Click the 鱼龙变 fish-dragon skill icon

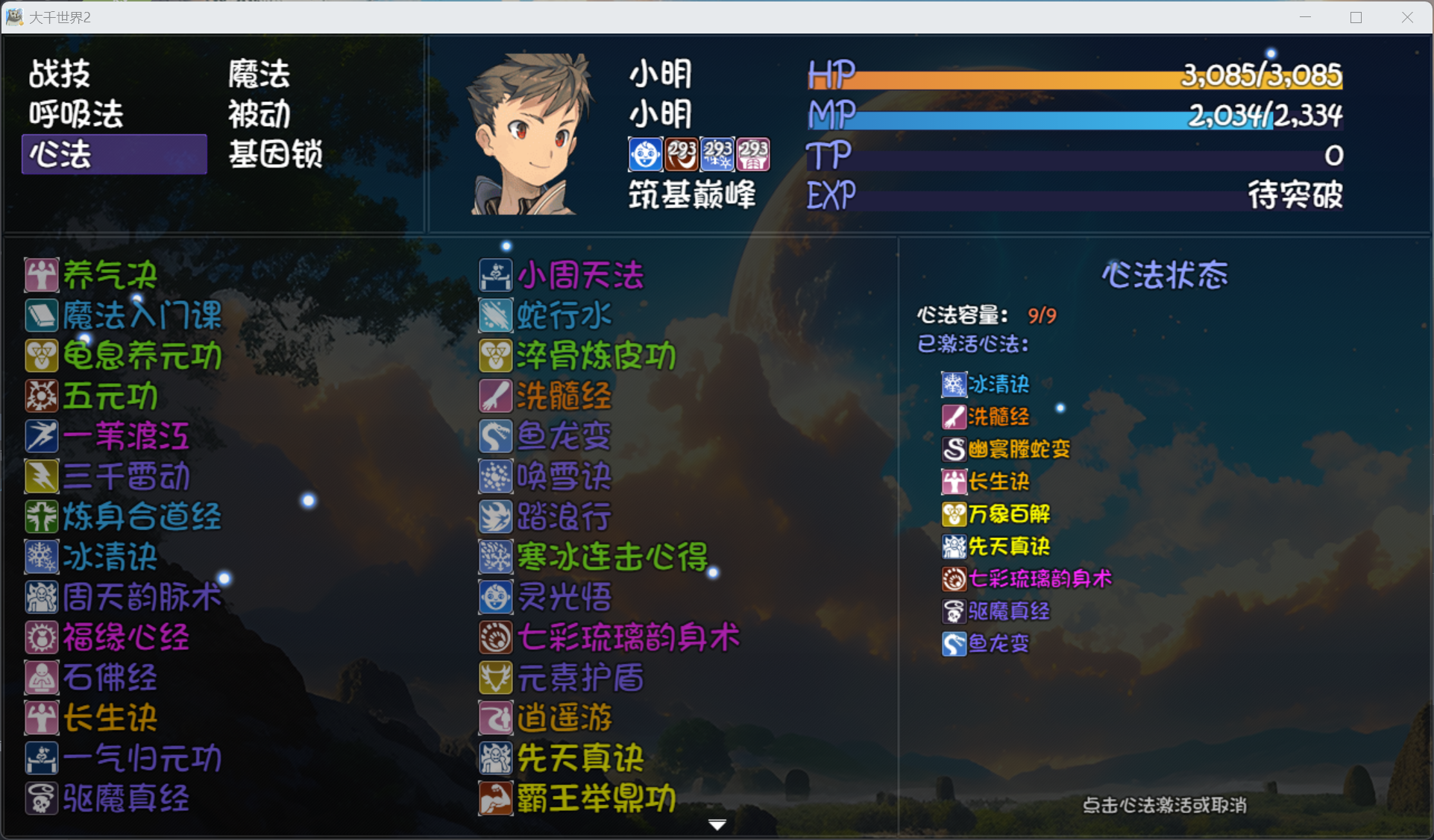(x=495, y=436)
